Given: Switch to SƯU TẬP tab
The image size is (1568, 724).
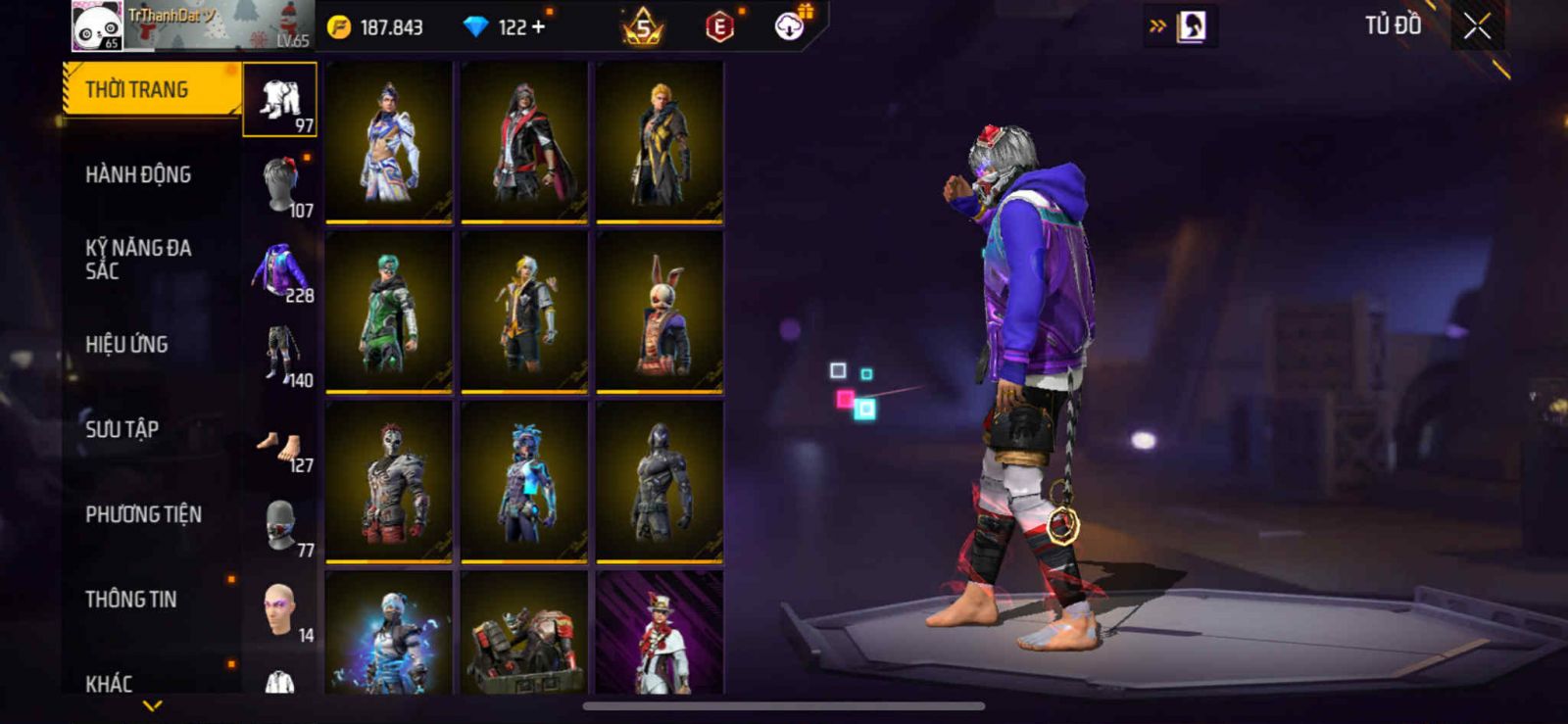Looking at the screenshot, I should click(122, 429).
